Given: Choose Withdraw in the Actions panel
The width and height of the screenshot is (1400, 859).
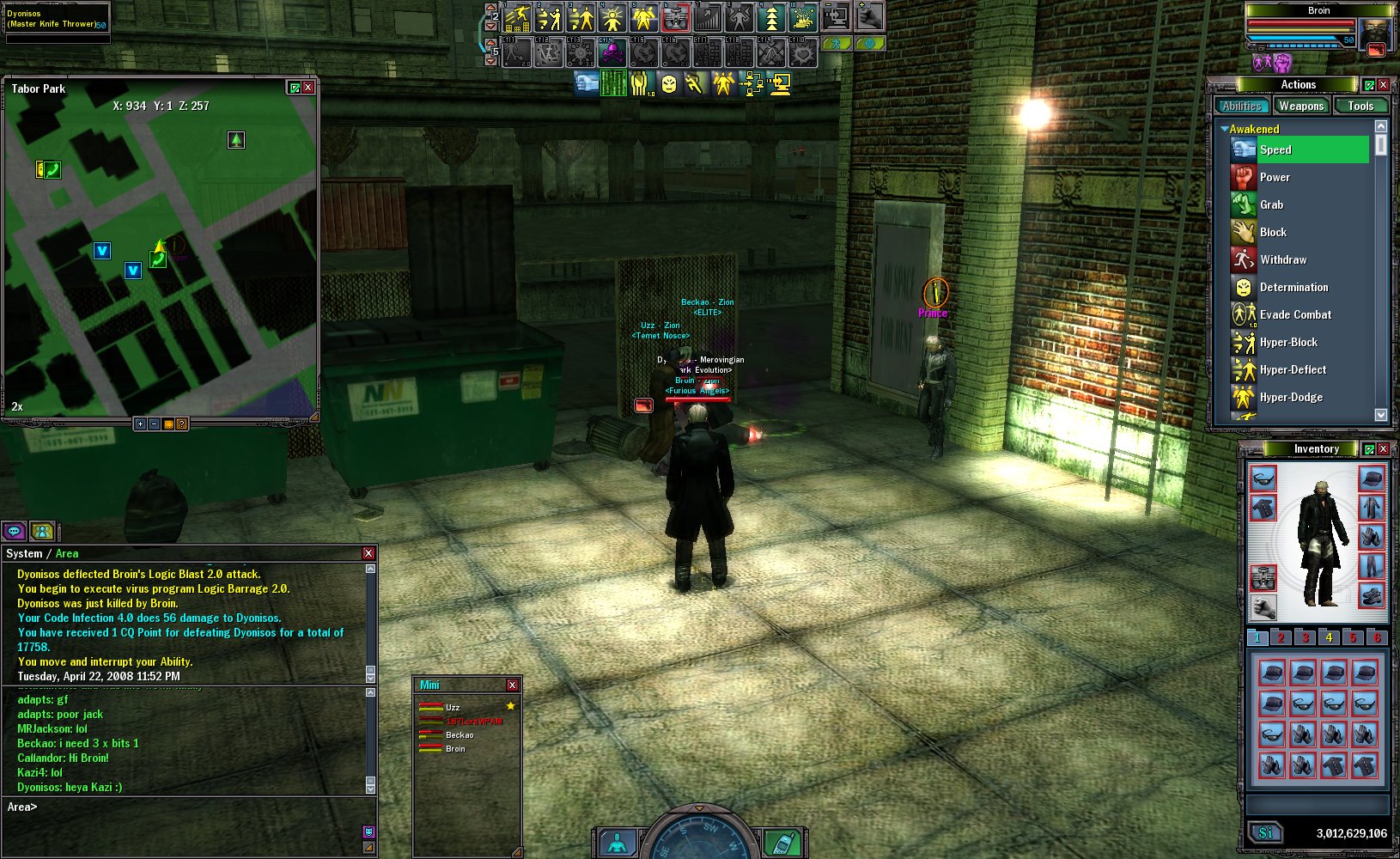Looking at the screenshot, I should point(1282,259).
